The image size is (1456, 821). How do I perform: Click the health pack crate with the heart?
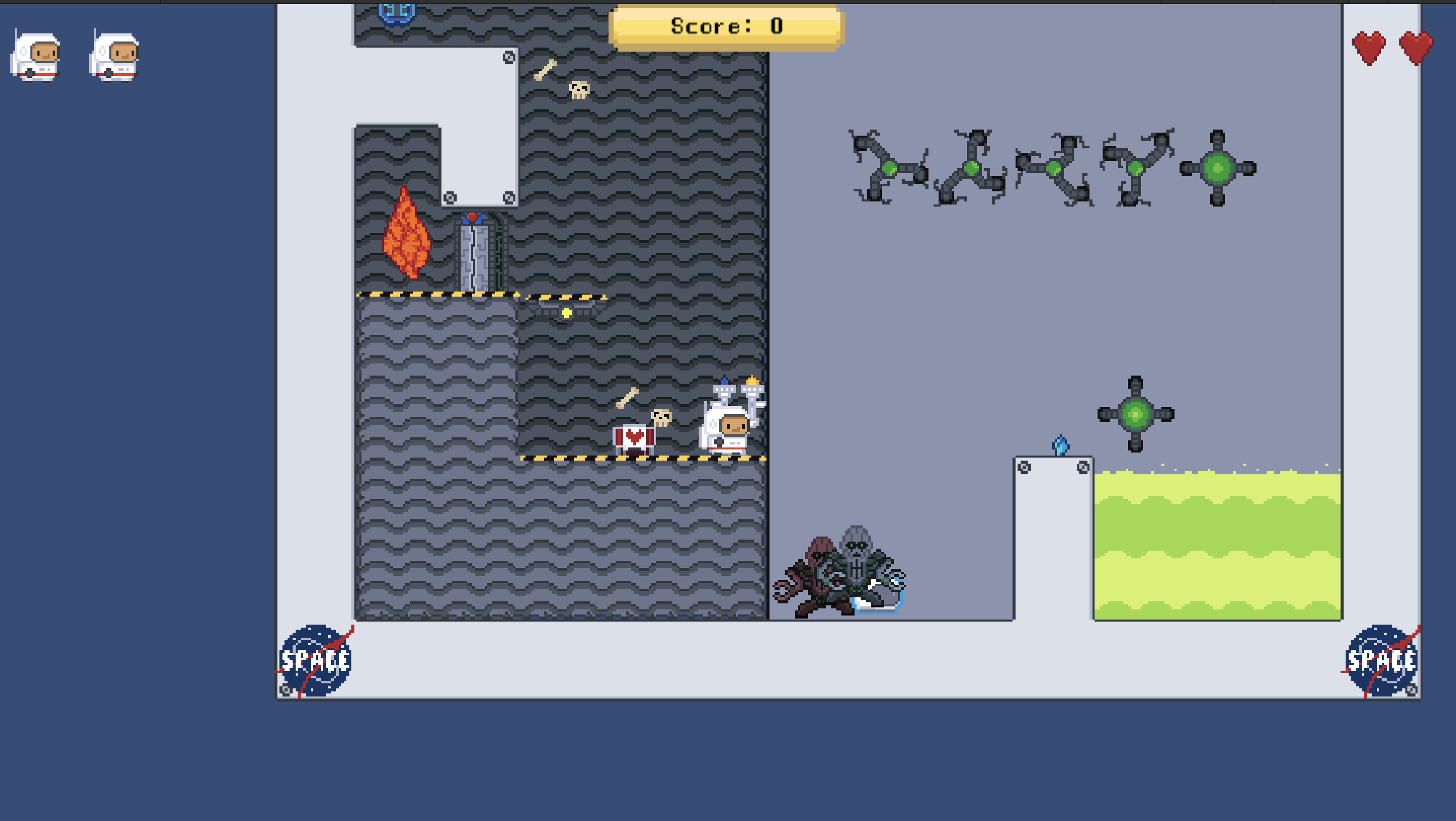tap(636, 438)
